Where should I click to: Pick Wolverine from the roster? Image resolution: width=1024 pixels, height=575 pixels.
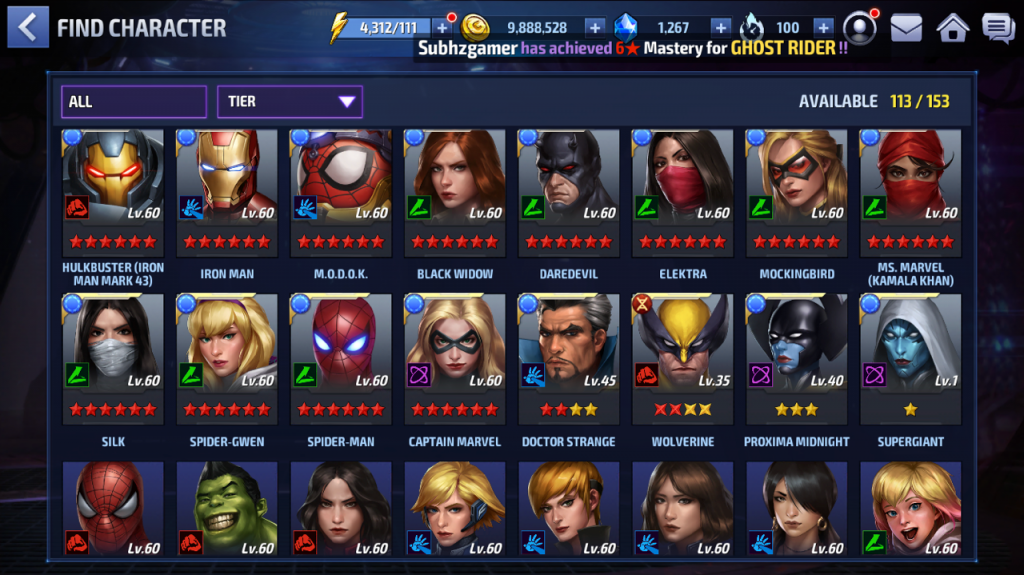coord(683,358)
